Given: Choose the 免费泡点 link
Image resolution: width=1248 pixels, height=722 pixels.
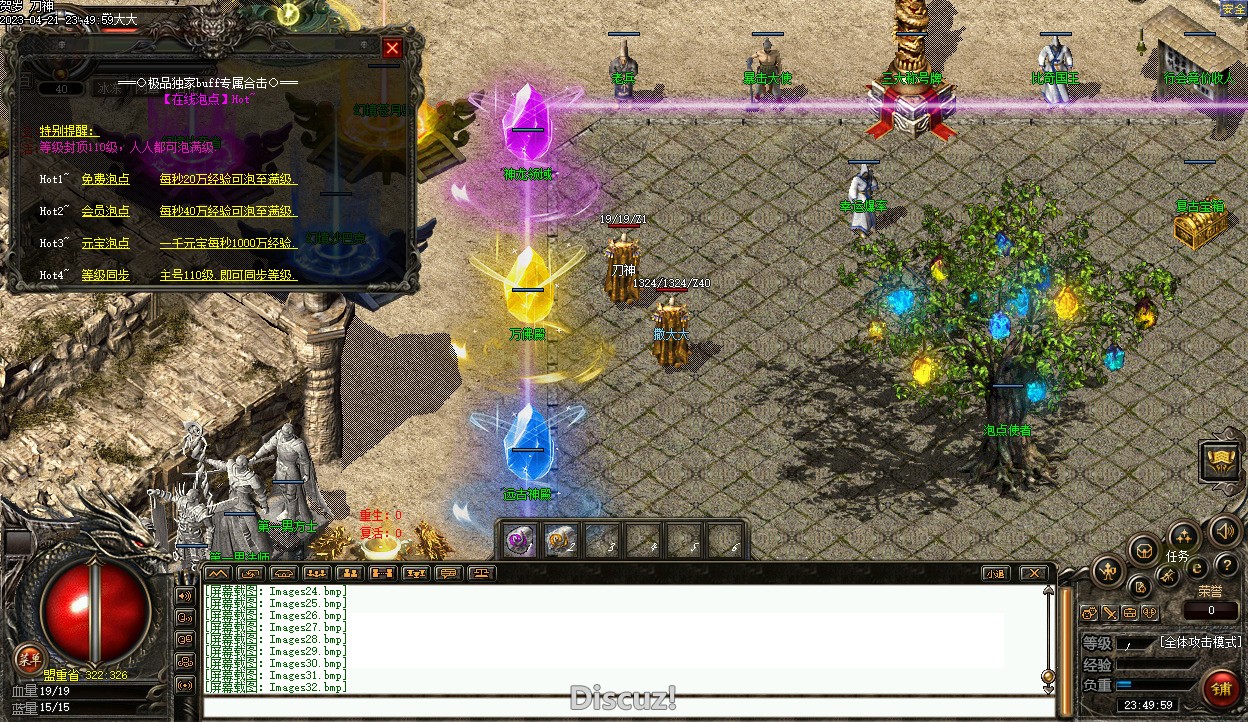Looking at the screenshot, I should (x=105, y=180).
